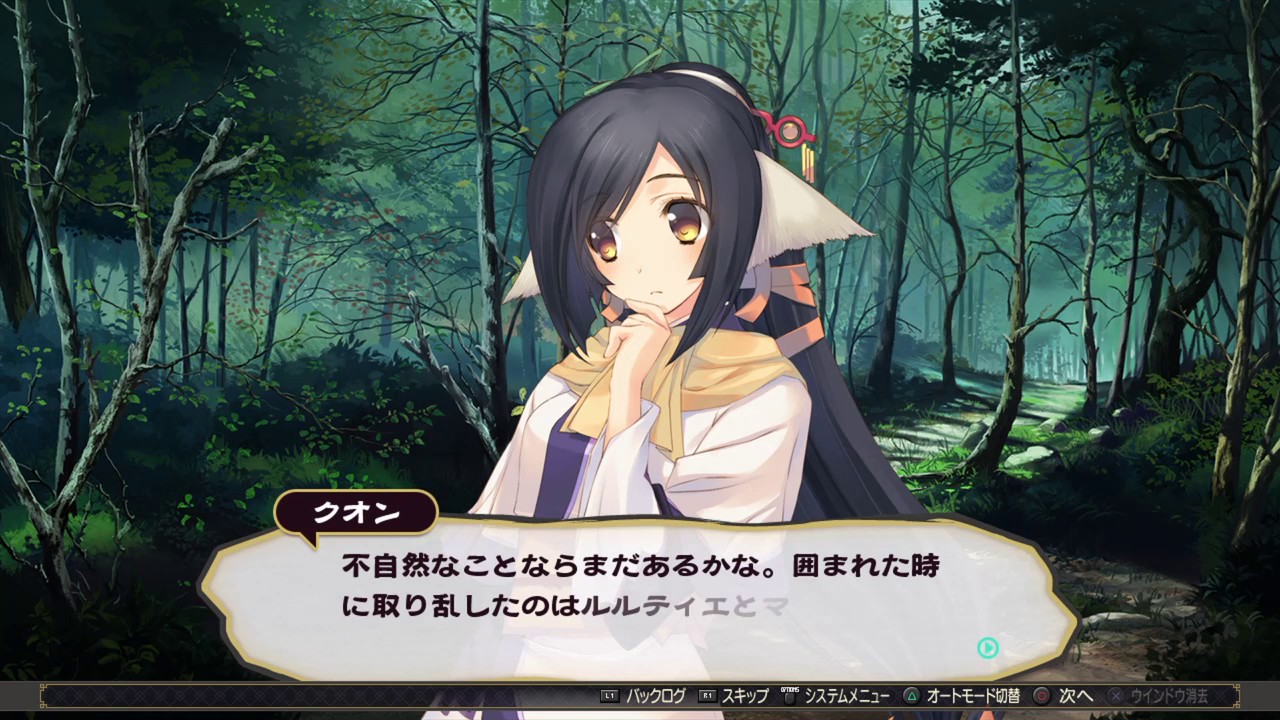1280x720 pixels.
Task: Click the teal continue arrow in the dialogue box
Action: click(987, 648)
